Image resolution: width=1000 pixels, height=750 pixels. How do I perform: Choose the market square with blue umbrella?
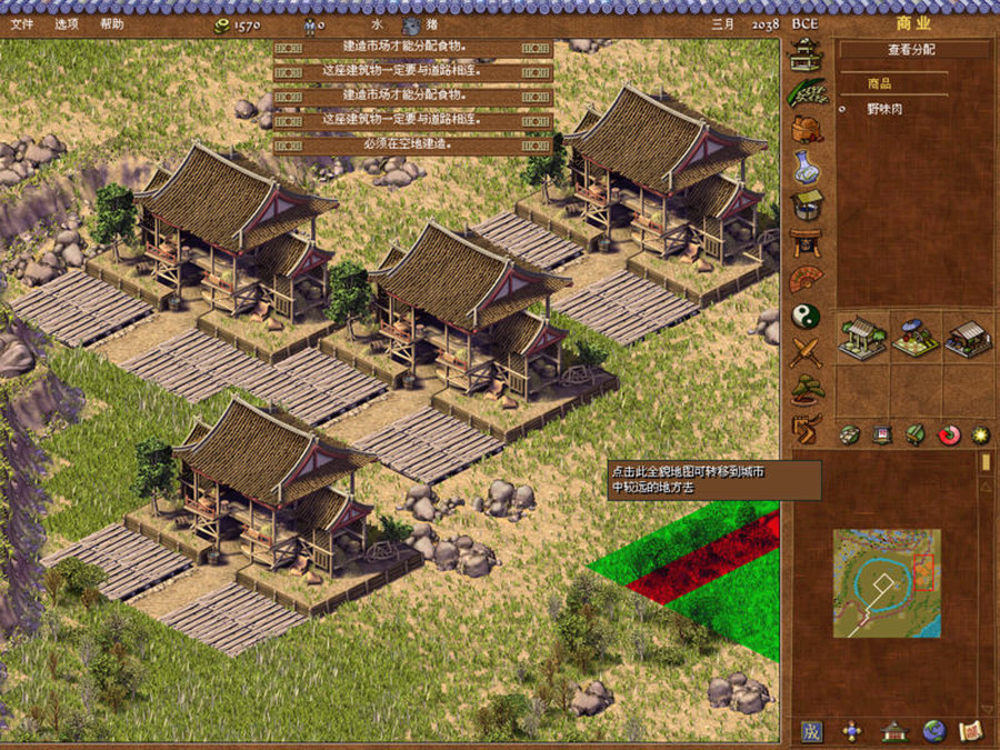pos(914,339)
